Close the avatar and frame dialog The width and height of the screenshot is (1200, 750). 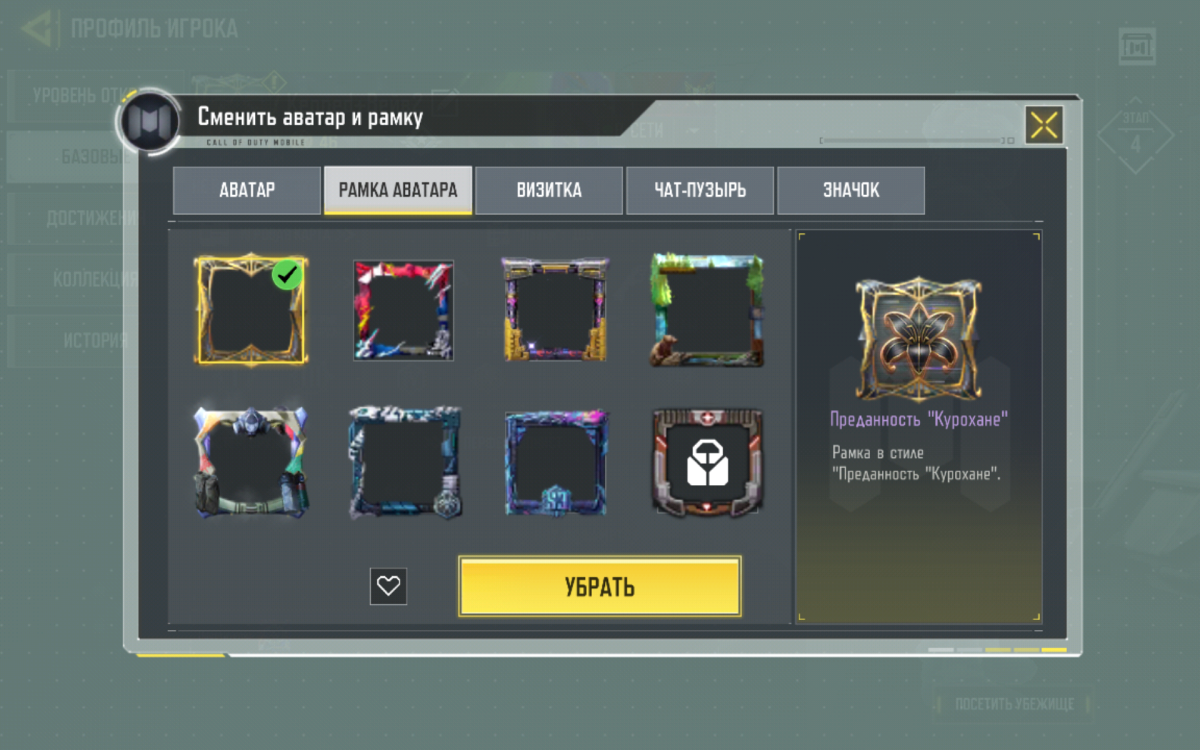coord(1044,125)
